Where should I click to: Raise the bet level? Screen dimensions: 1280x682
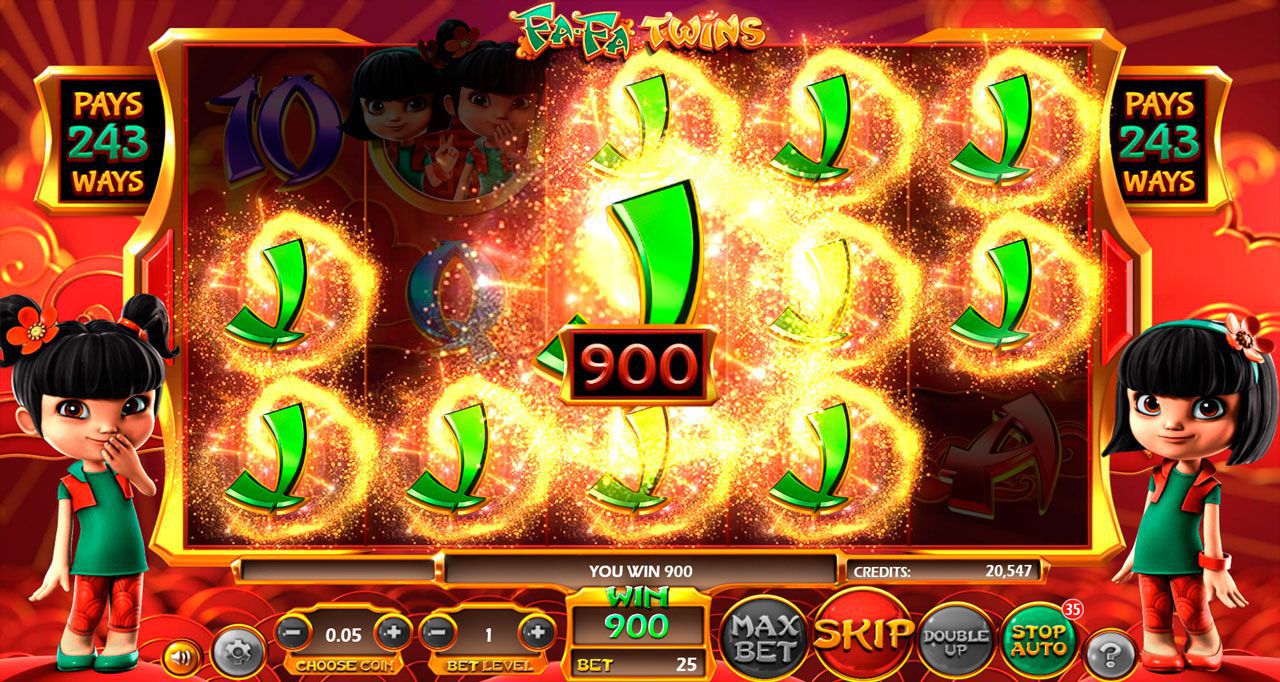point(537,632)
